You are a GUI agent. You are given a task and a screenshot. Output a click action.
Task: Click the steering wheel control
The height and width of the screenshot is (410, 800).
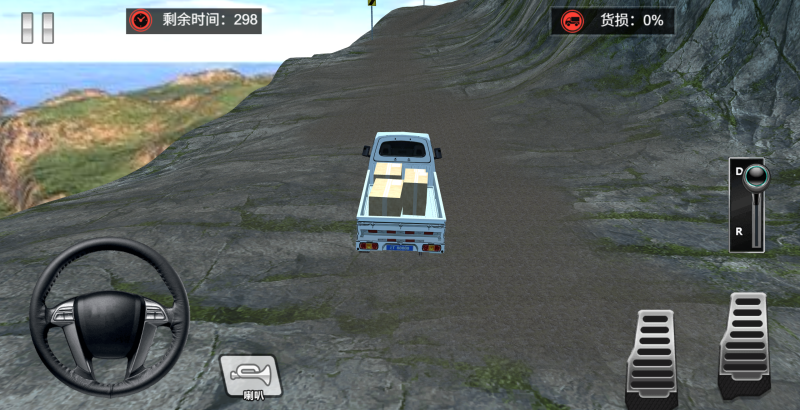pos(109,315)
